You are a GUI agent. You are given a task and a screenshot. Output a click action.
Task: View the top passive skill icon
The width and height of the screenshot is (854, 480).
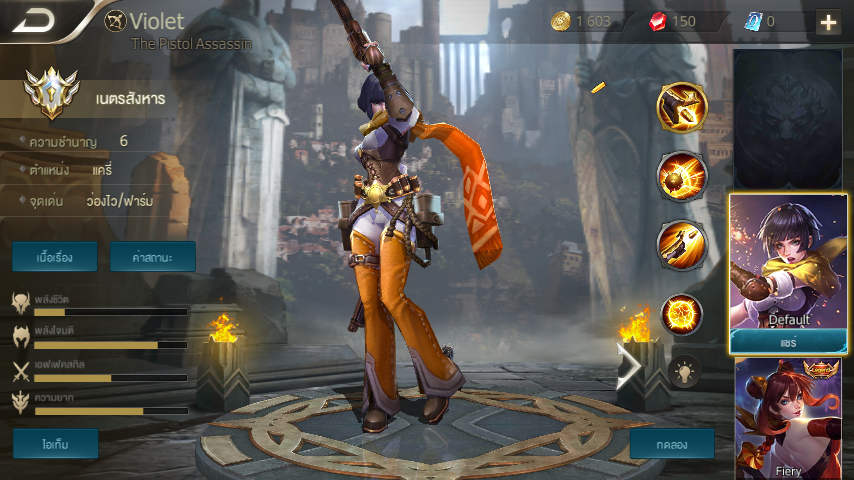pos(682,107)
